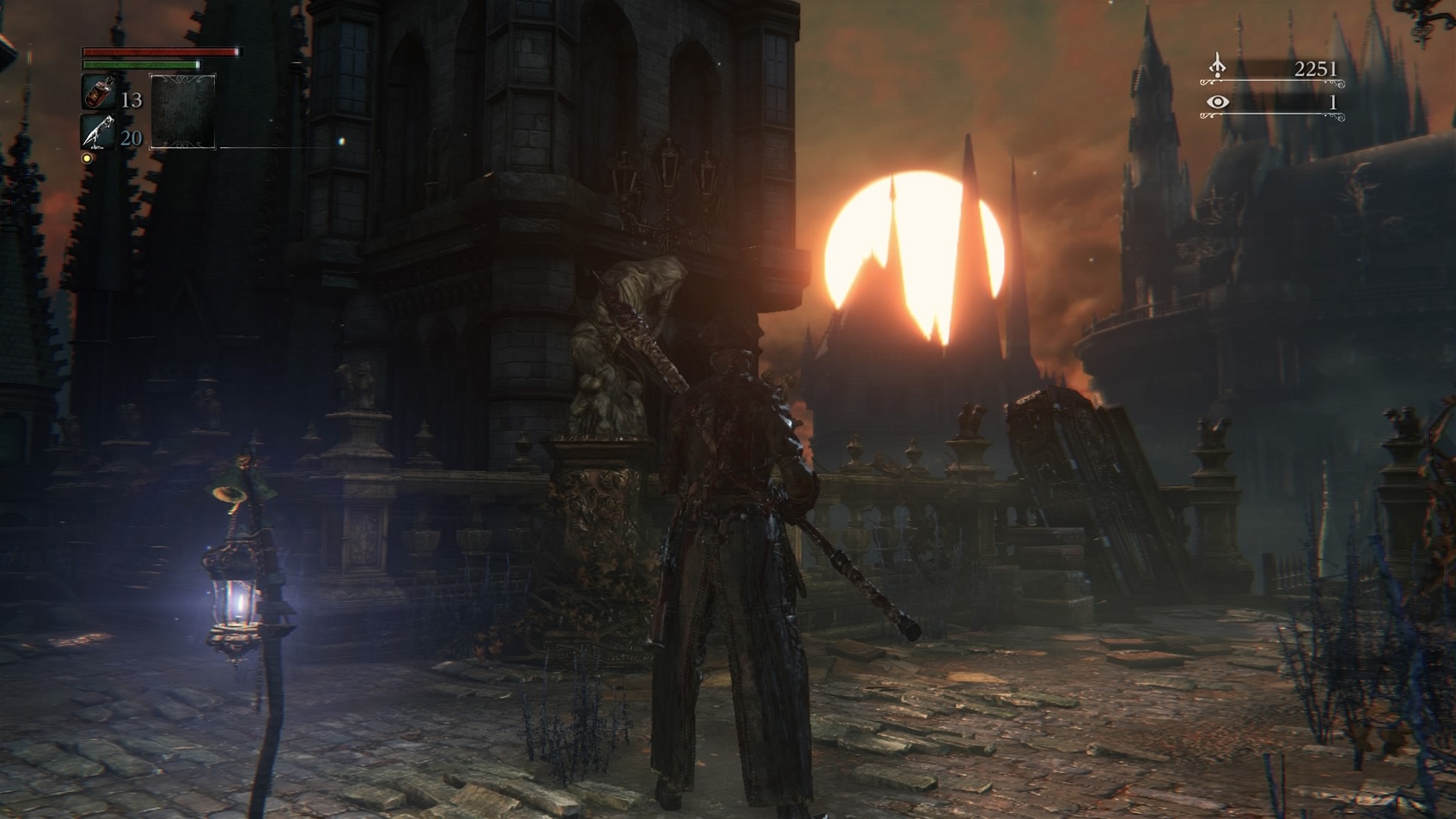The image size is (1456, 819).
Task: Select the Blood Vial icon
Action: click(98, 93)
